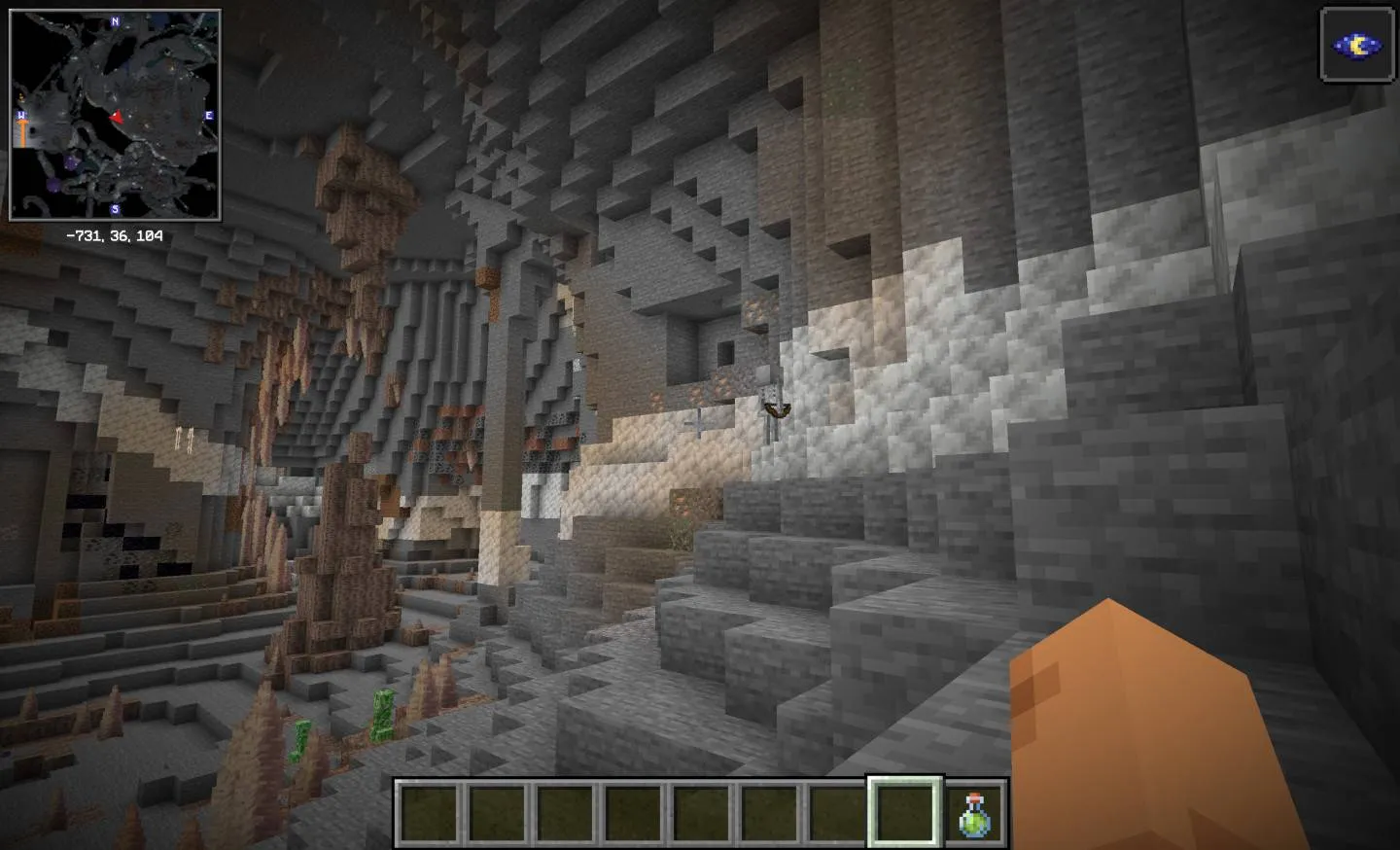Click the E compass marker on the minimap
This screenshot has width=1400, height=850.
pos(208,114)
